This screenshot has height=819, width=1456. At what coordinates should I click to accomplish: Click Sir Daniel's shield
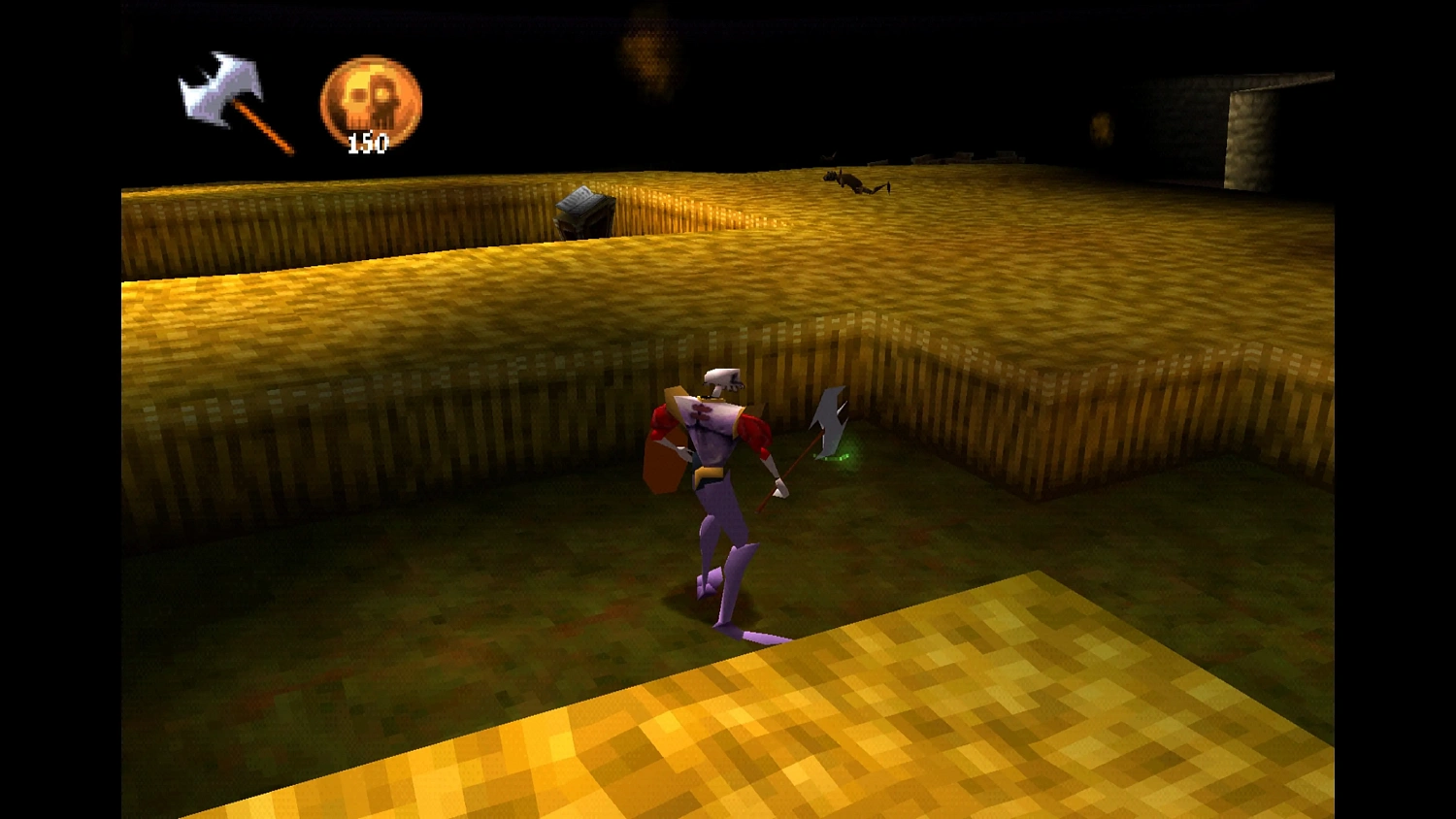(x=665, y=464)
